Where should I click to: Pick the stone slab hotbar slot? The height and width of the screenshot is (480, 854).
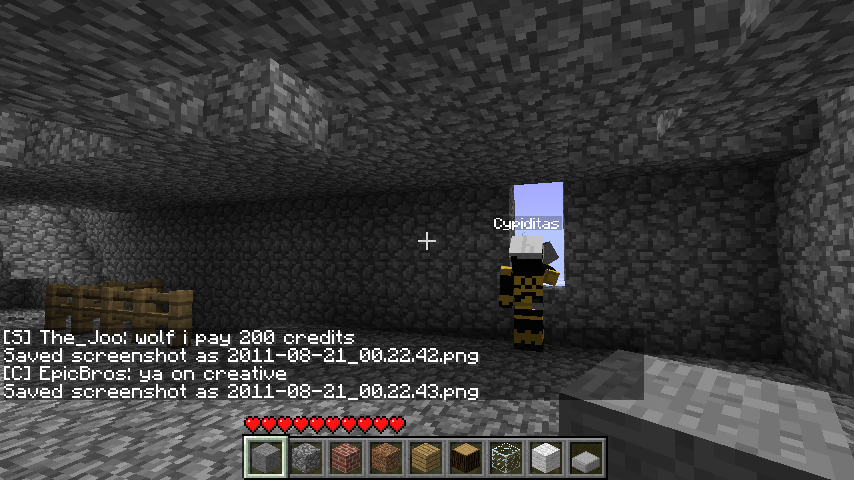(585, 458)
